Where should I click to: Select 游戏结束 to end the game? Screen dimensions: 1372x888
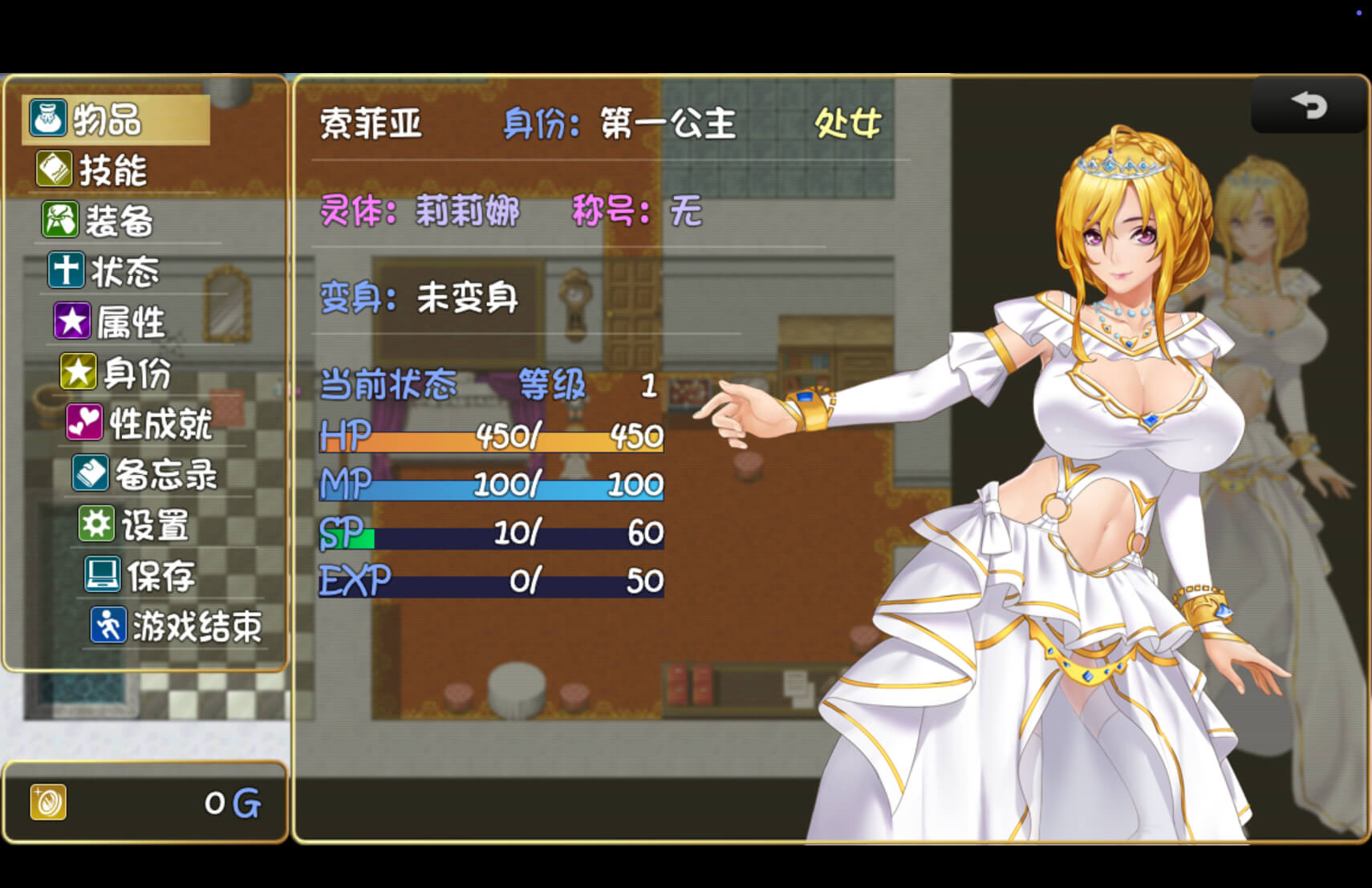tap(196, 626)
